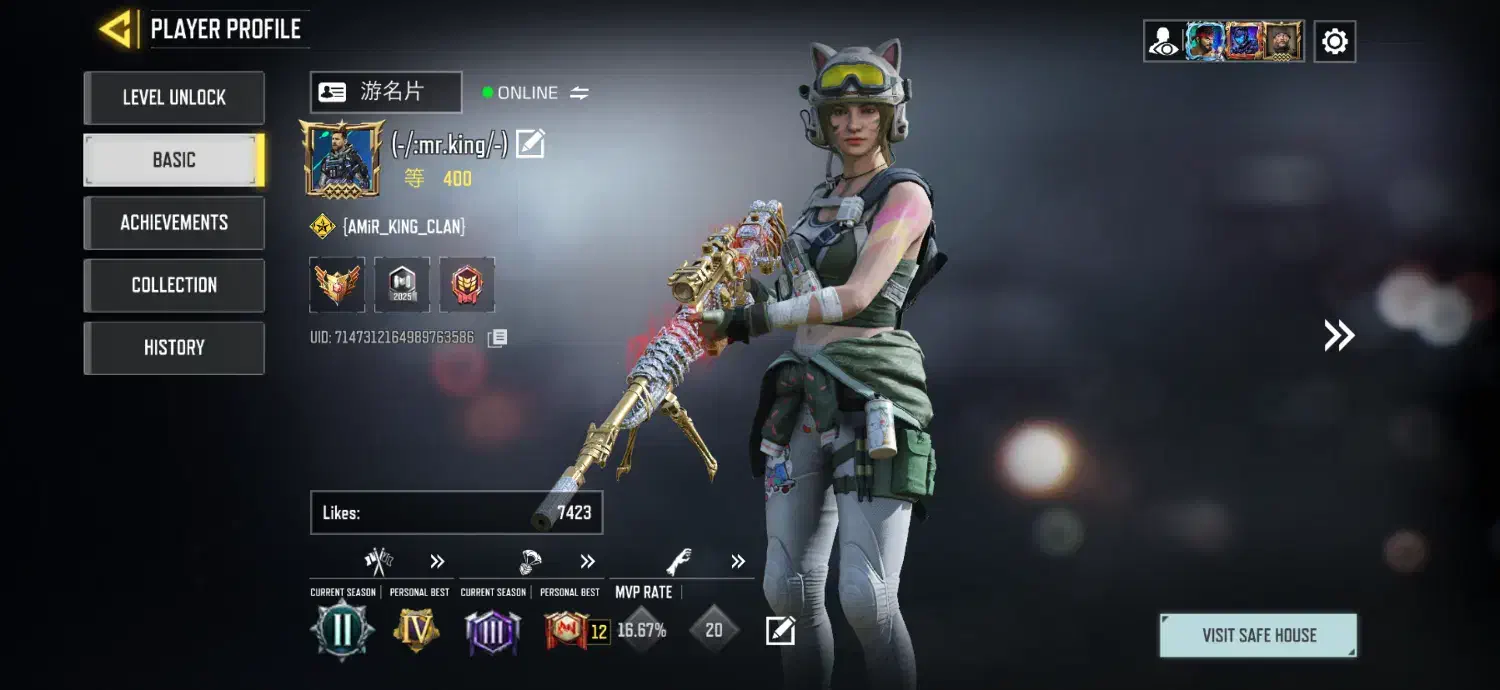Show the History tab

(x=174, y=348)
